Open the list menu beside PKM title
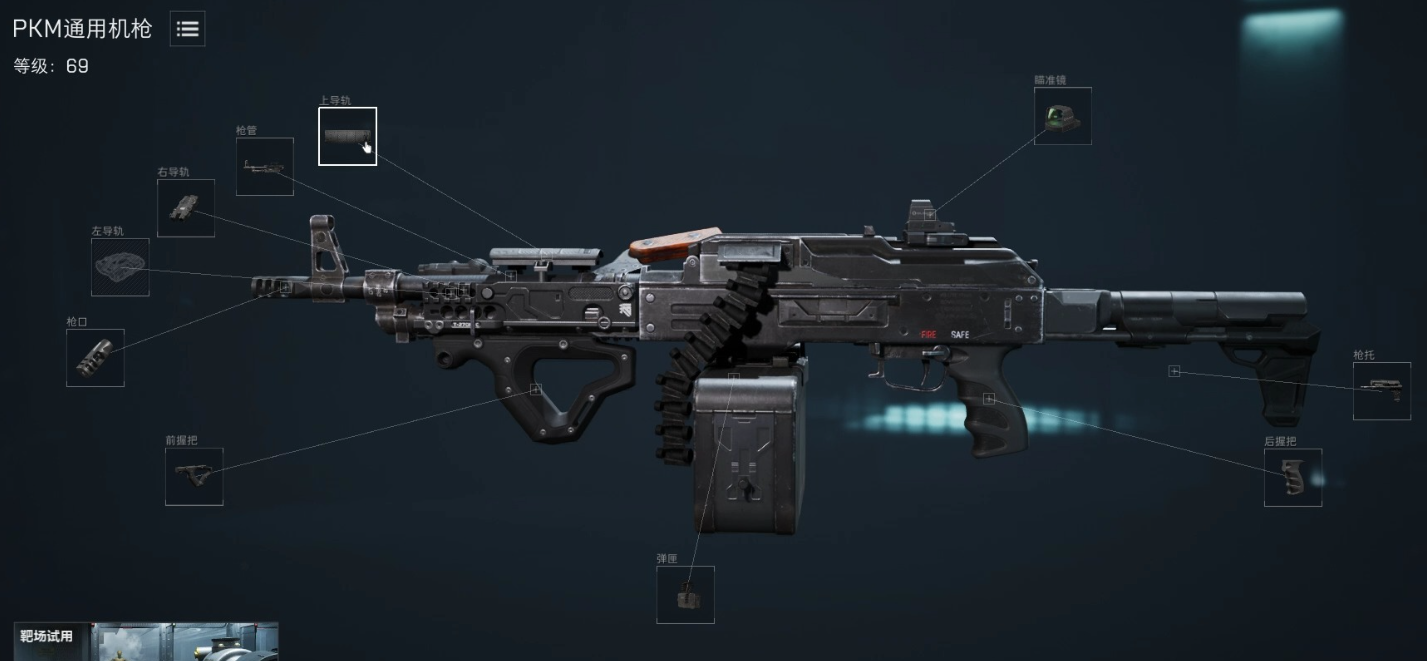The image size is (1427, 661). (187, 30)
